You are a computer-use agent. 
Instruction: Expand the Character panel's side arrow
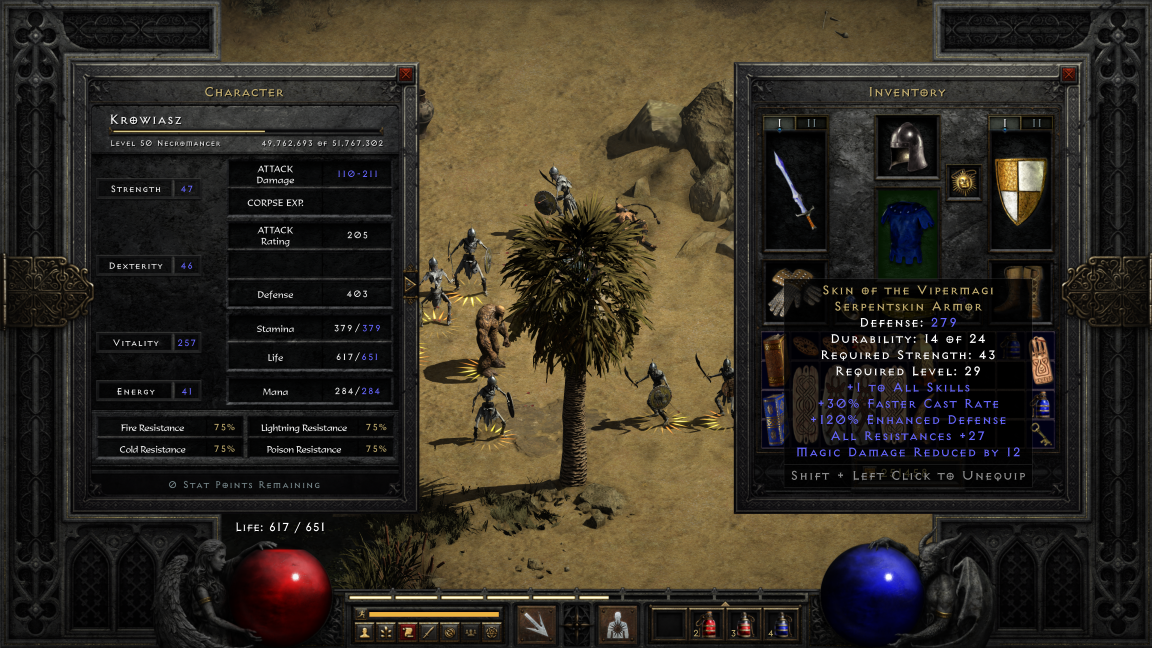(x=409, y=285)
